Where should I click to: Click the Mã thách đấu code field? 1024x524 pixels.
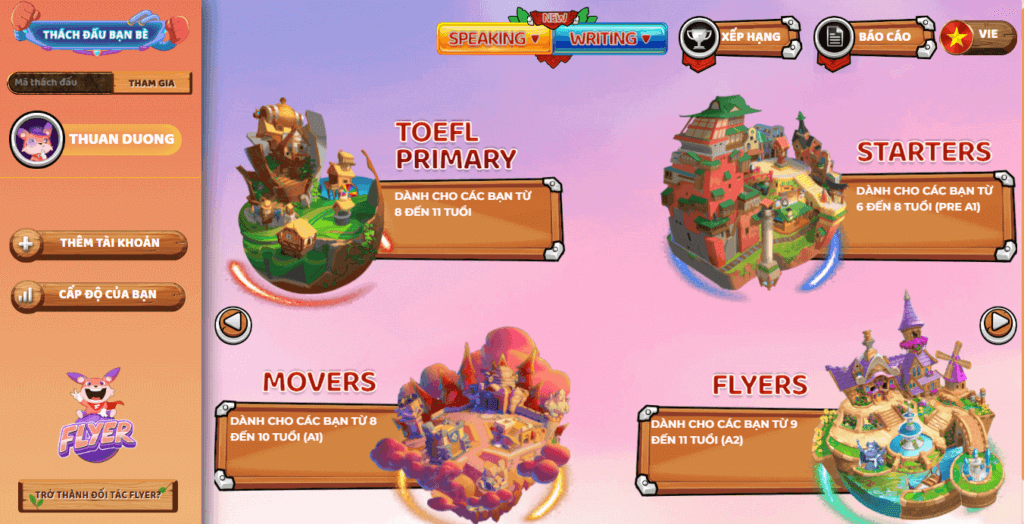point(58,83)
